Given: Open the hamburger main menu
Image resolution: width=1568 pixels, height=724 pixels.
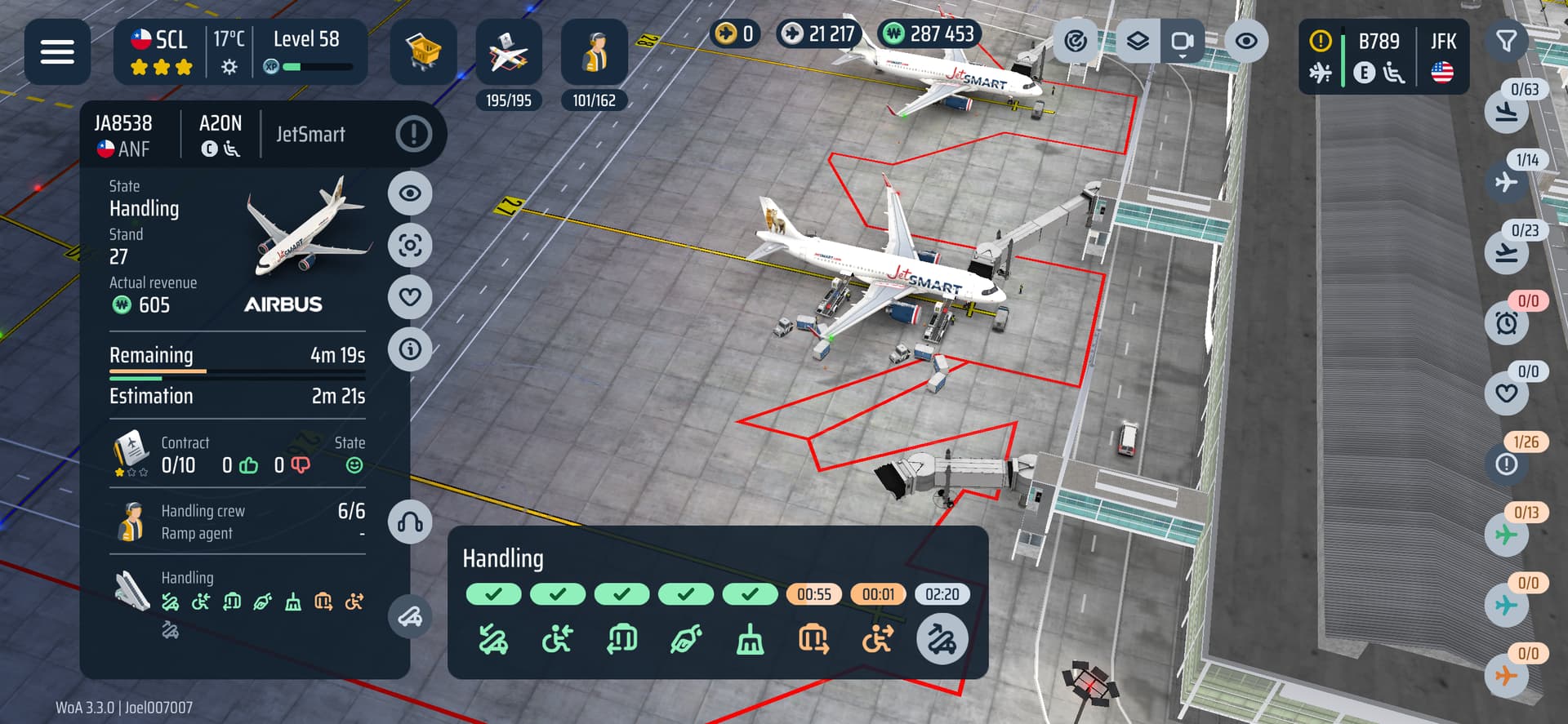Looking at the screenshot, I should 57,52.
